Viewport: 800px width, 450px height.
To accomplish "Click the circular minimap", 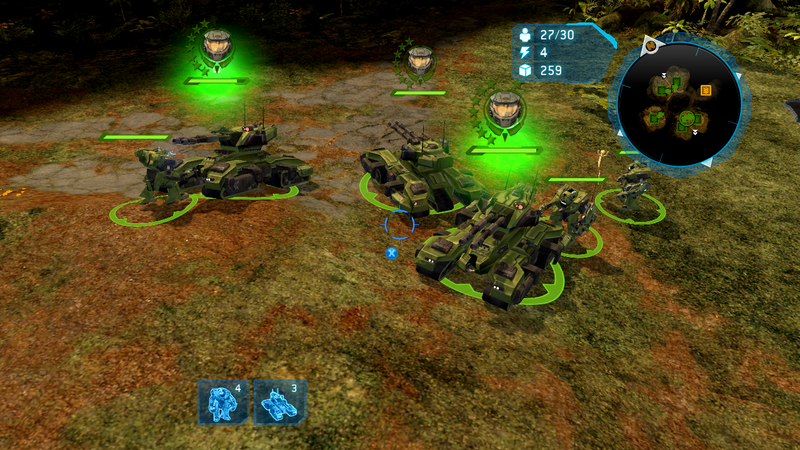I will [678, 103].
